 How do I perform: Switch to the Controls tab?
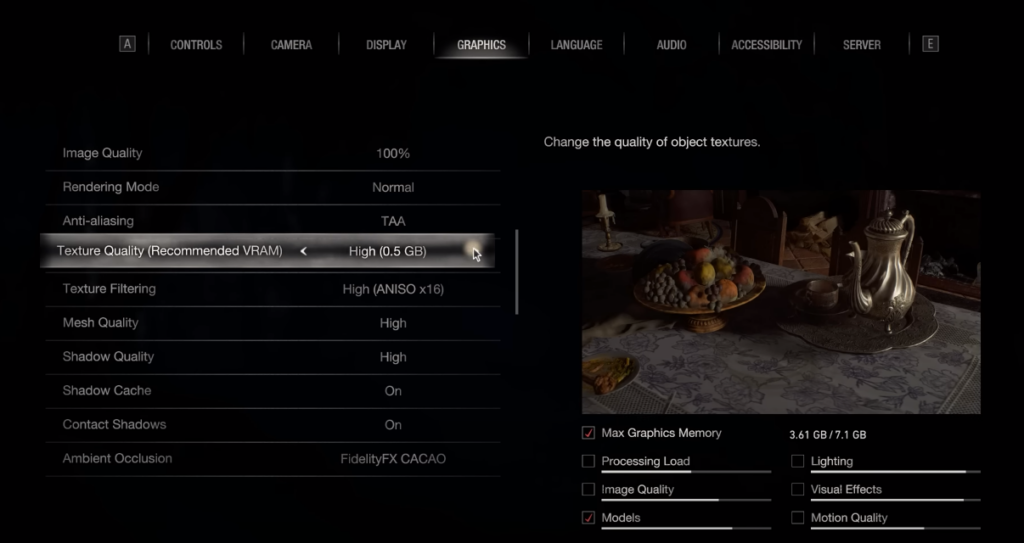click(x=196, y=45)
